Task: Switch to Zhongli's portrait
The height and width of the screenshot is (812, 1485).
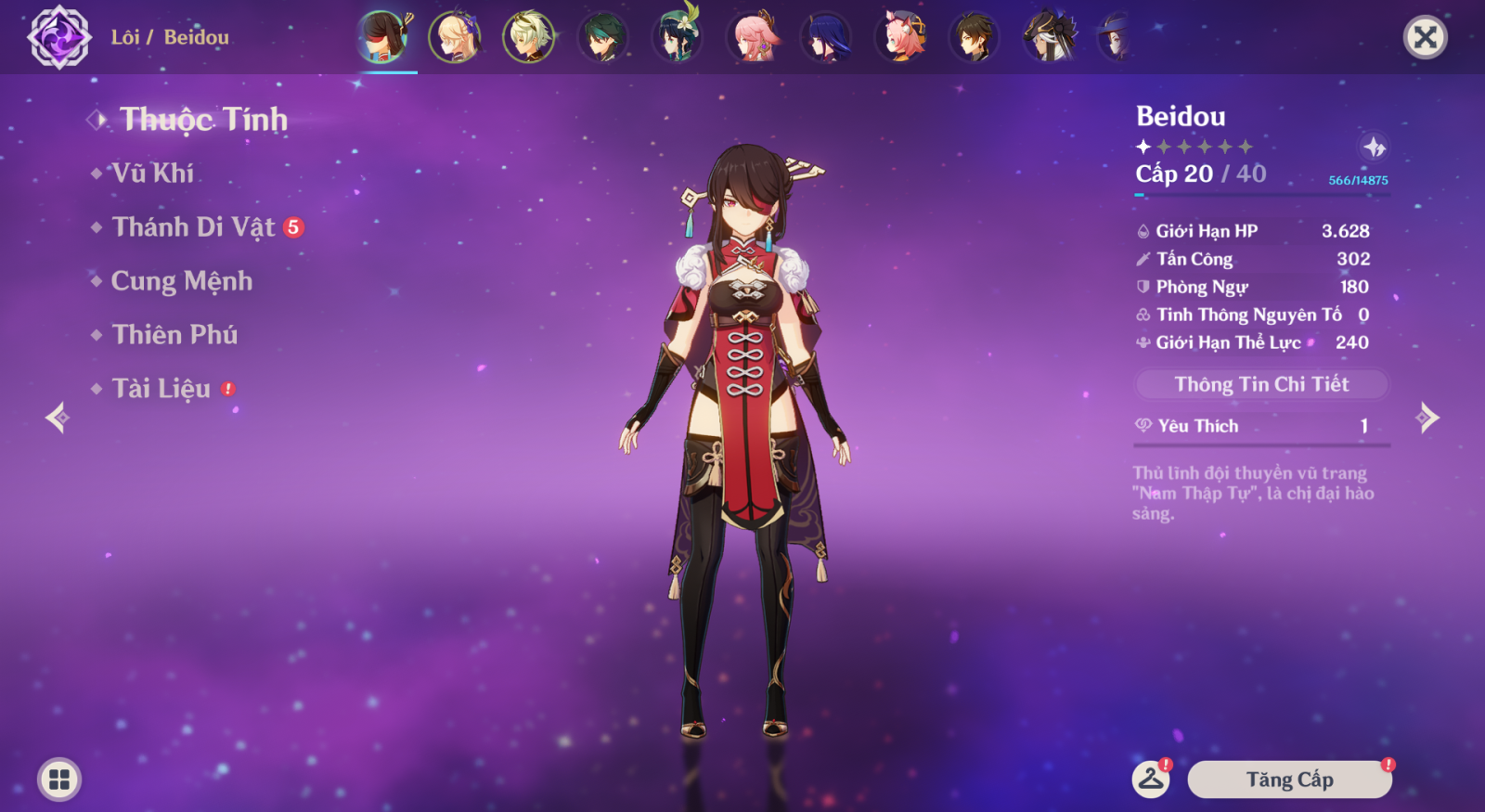Action: [x=974, y=37]
